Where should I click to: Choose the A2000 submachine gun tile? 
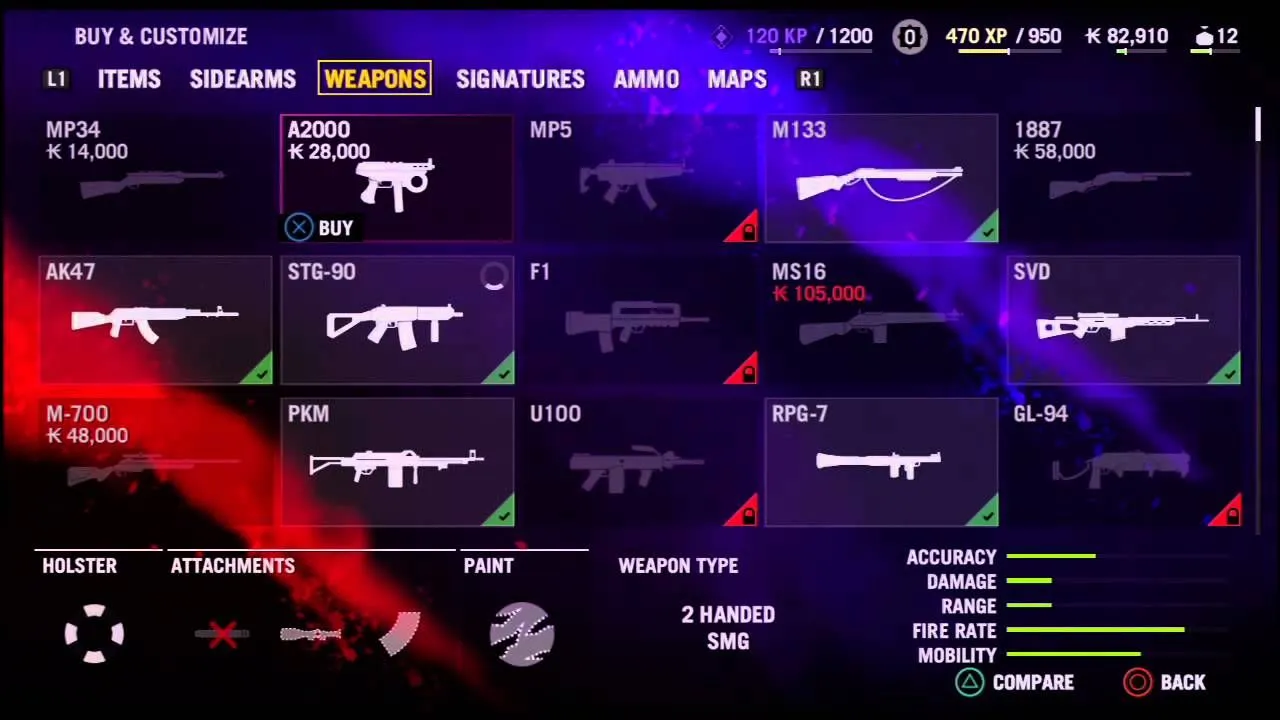click(x=397, y=178)
